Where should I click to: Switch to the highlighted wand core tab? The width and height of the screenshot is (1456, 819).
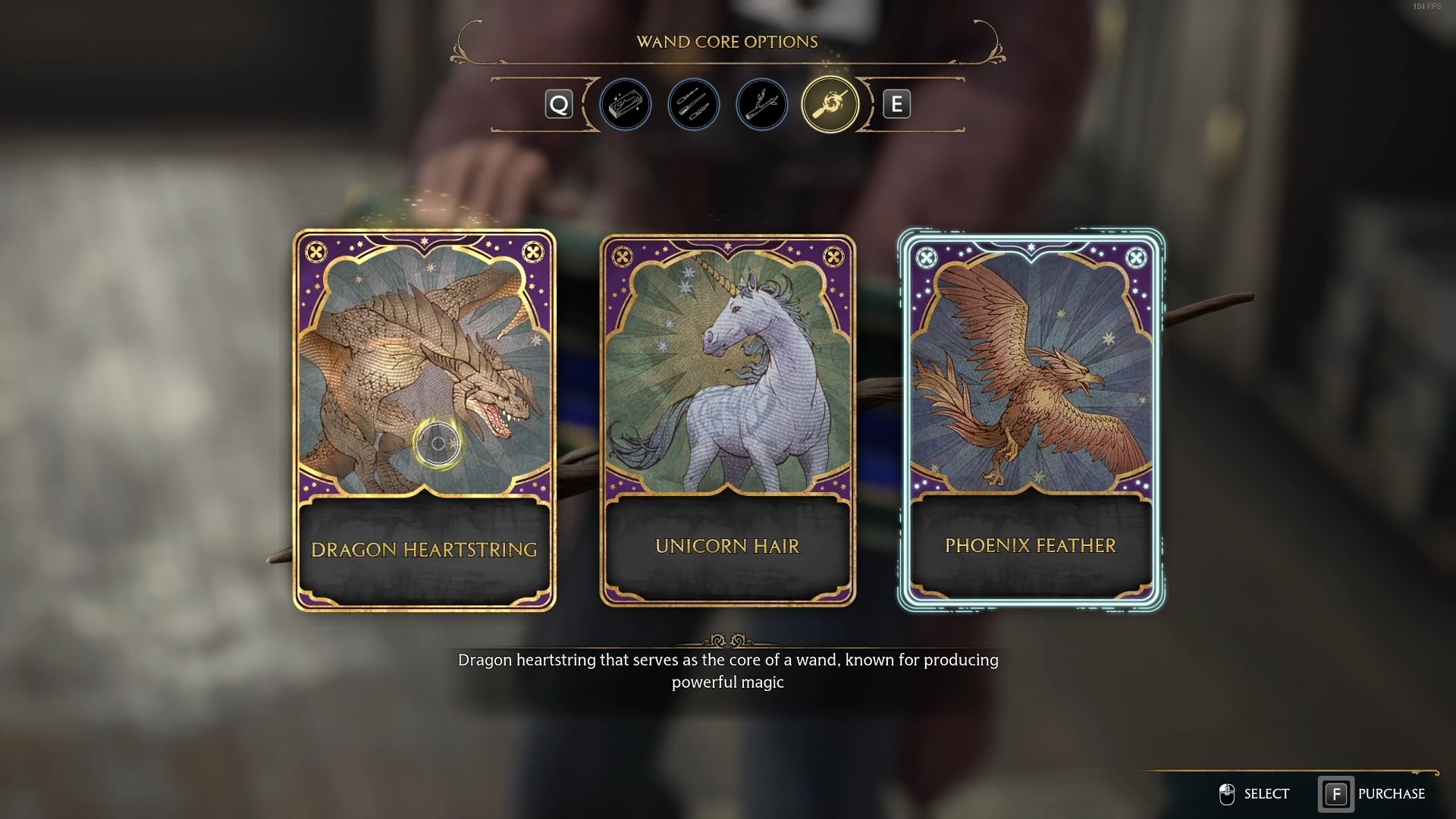(830, 105)
